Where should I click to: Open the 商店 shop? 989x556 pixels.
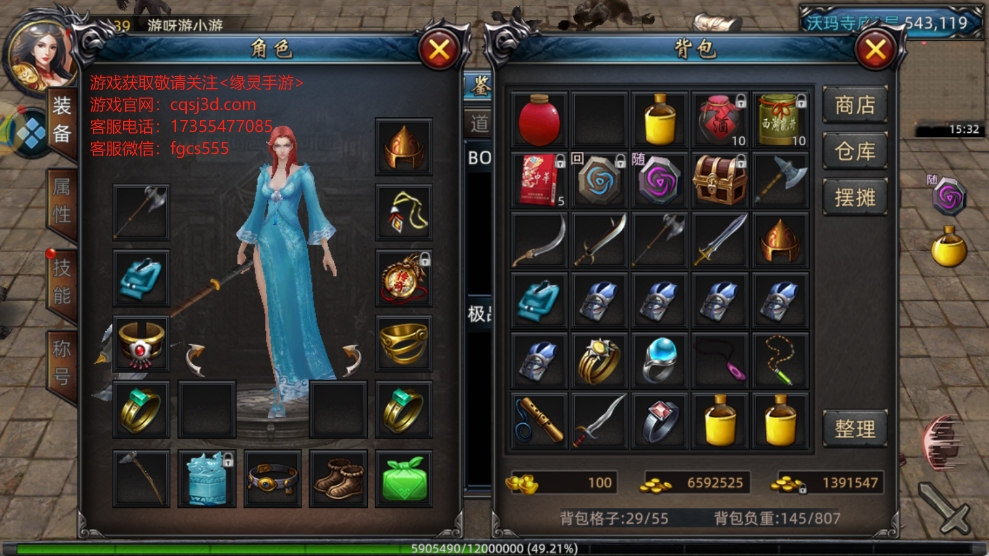[854, 105]
